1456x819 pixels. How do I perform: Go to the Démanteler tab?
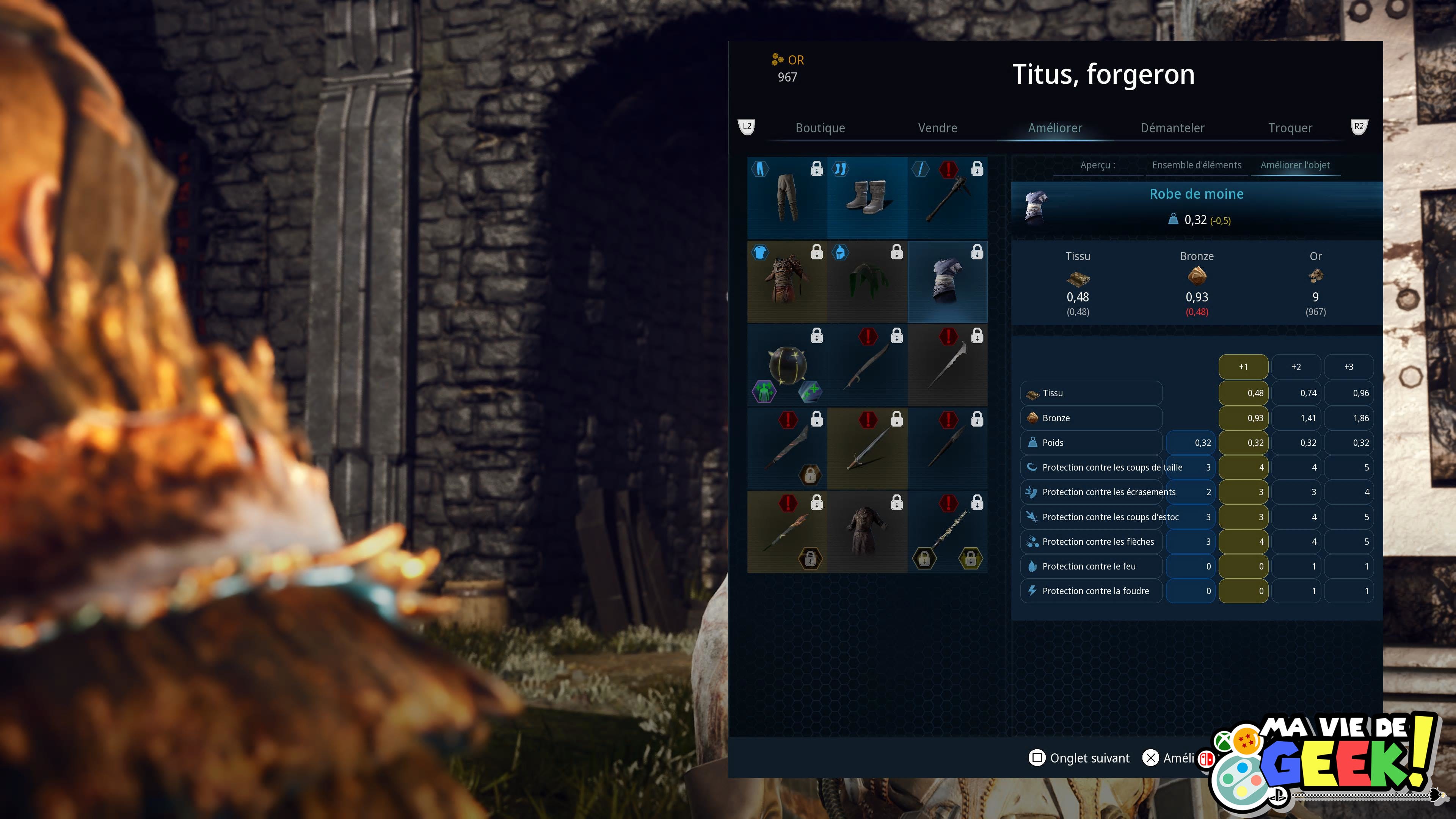click(x=1172, y=128)
